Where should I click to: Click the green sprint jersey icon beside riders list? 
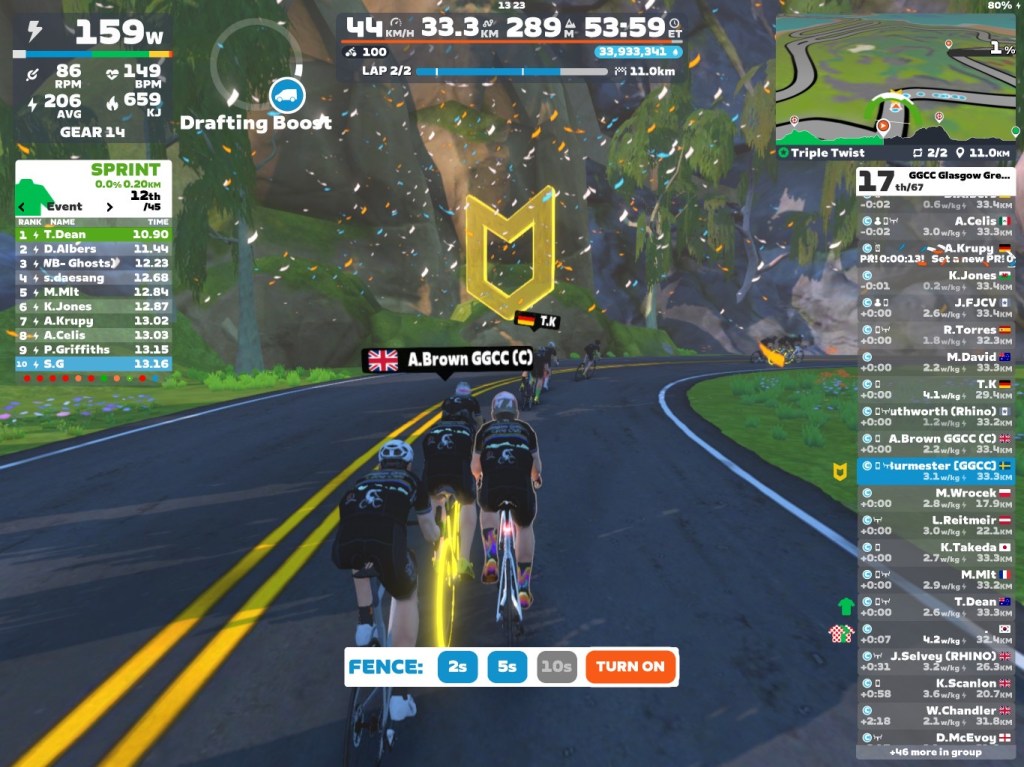click(845, 606)
